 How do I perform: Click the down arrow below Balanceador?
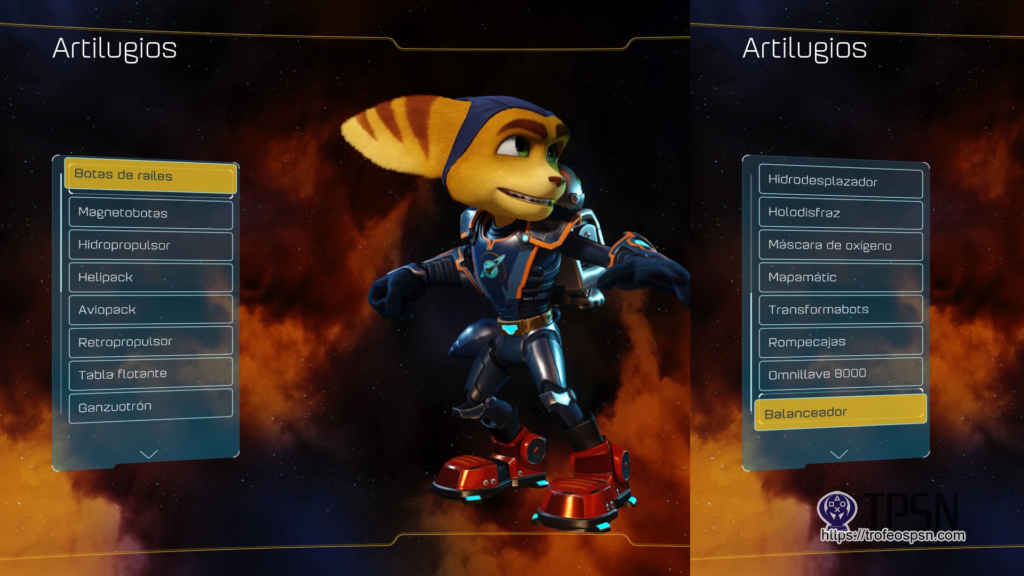(x=839, y=453)
